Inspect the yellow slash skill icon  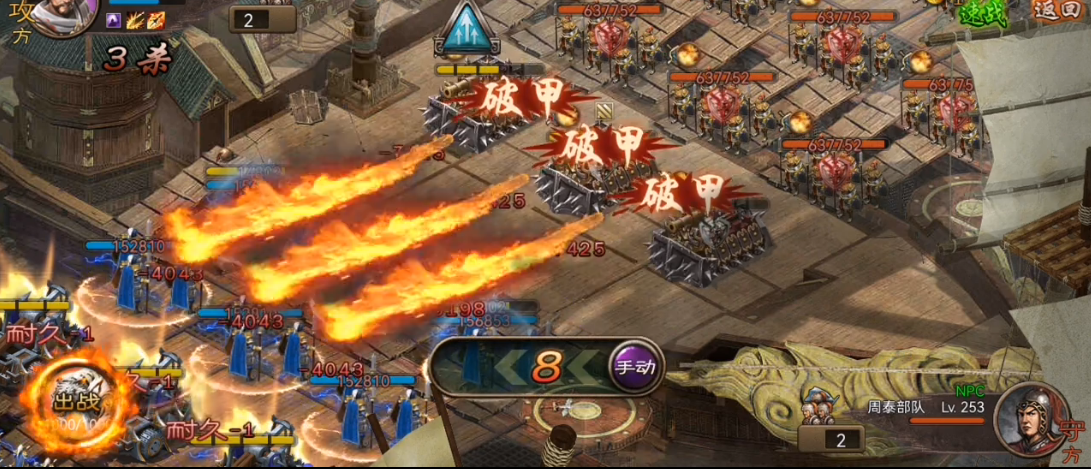pyautogui.click(x=134, y=19)
